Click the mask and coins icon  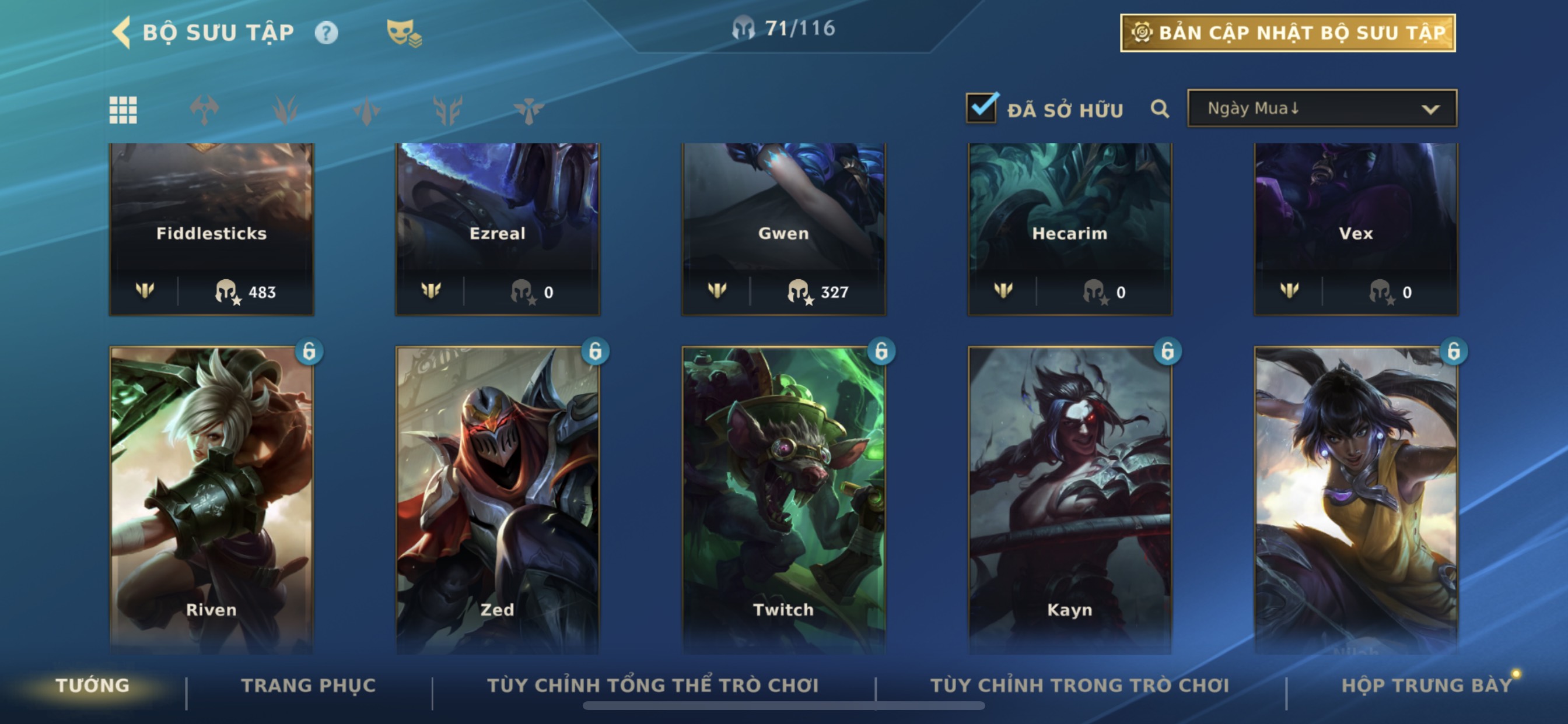(404, 33)
